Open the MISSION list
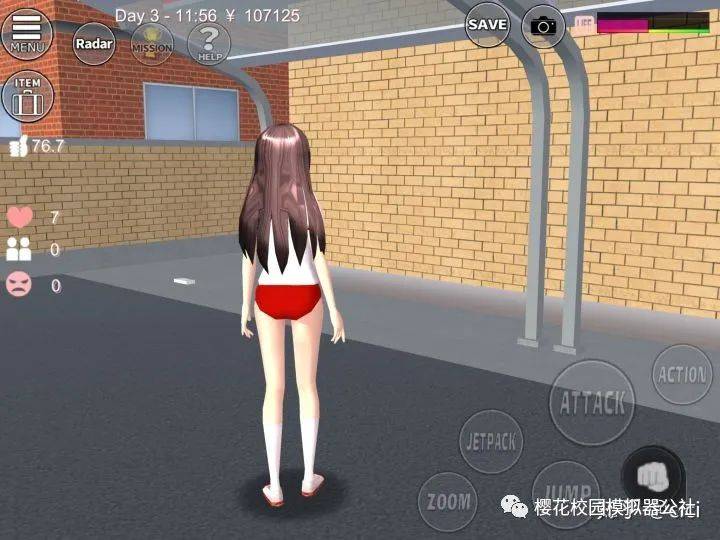The image size is (720, 540). pos(152,43)
